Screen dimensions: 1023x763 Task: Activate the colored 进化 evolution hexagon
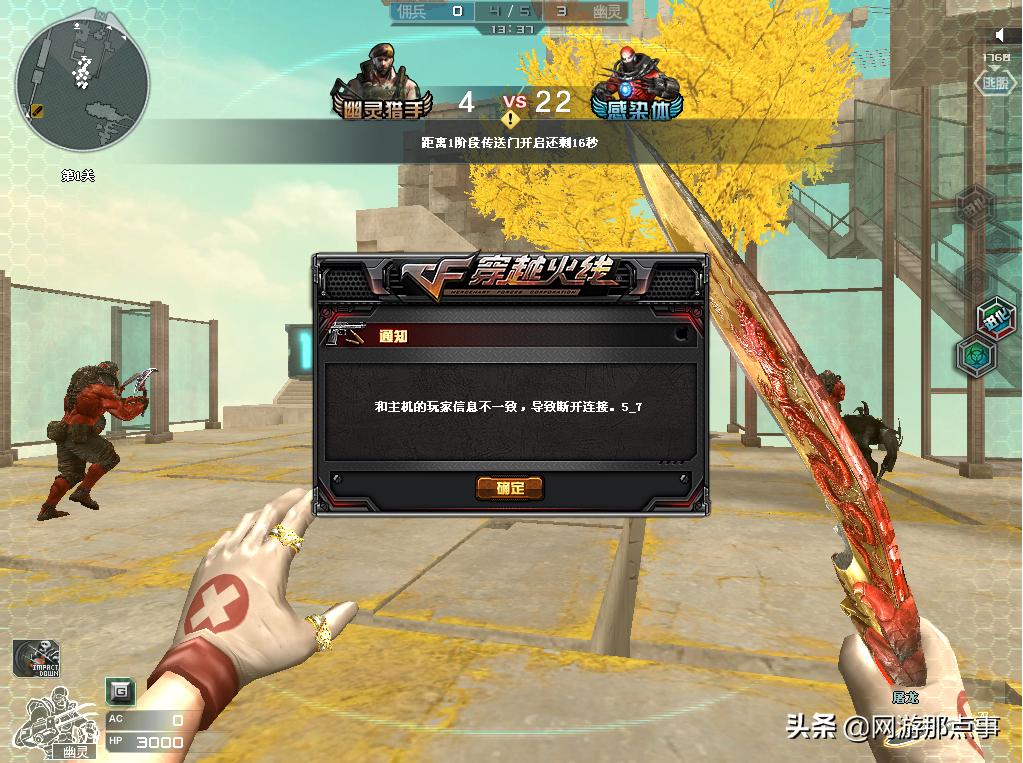pyautogui.click(x=994, y=318)
